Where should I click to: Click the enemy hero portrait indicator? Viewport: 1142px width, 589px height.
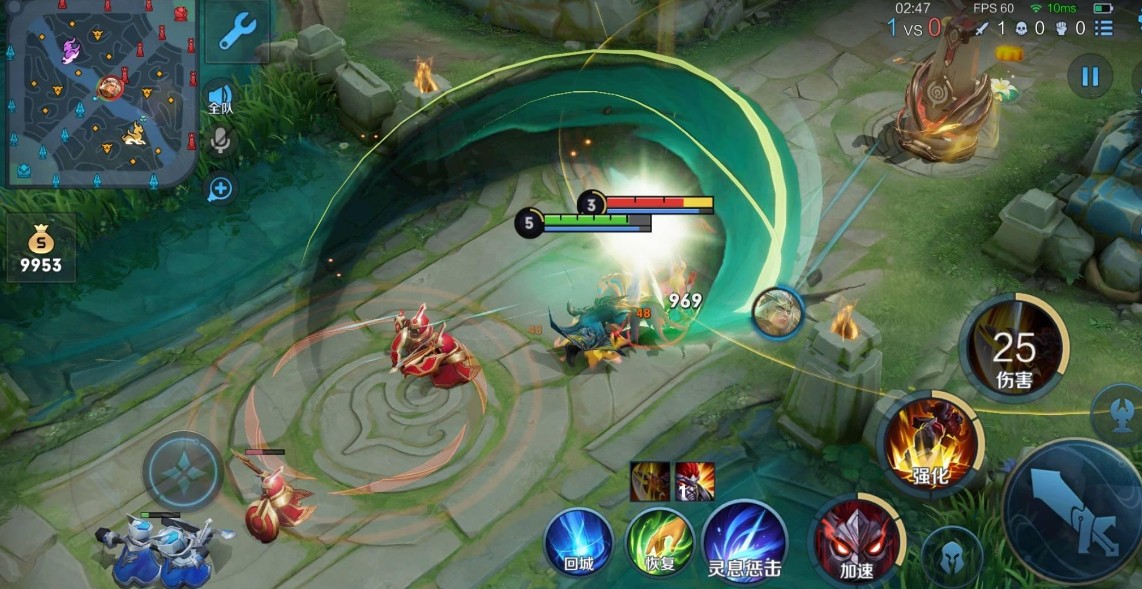(x=778, y=311)
